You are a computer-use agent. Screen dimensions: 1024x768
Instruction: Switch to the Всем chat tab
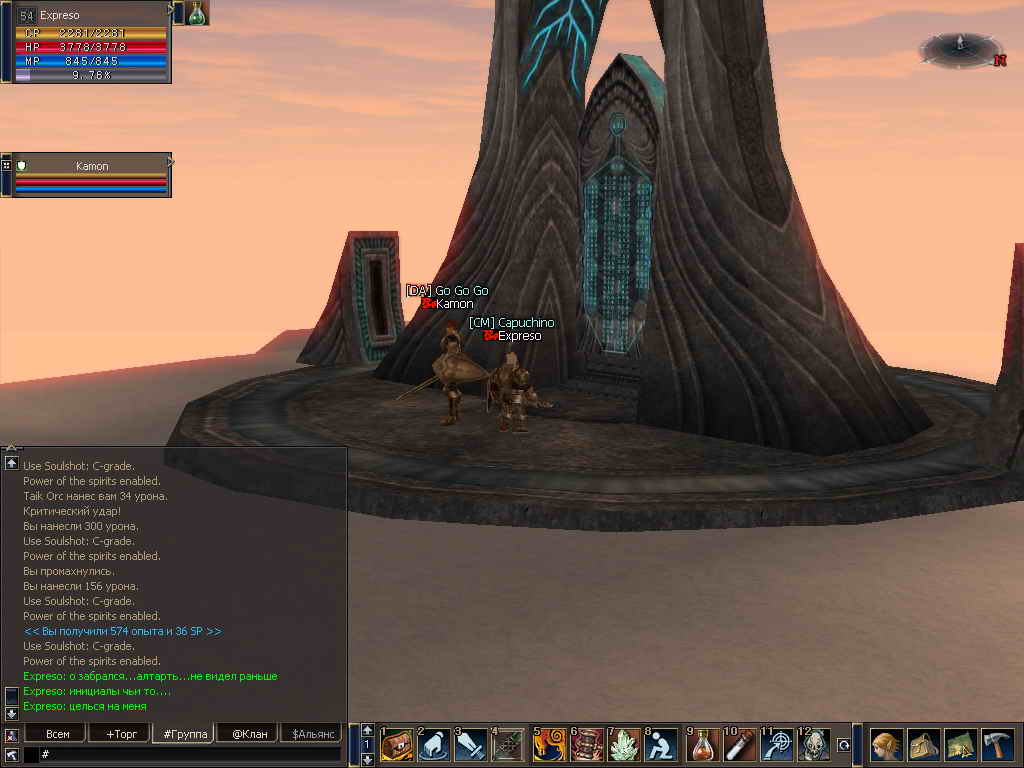pyautogui.click(x=58, y=734)
